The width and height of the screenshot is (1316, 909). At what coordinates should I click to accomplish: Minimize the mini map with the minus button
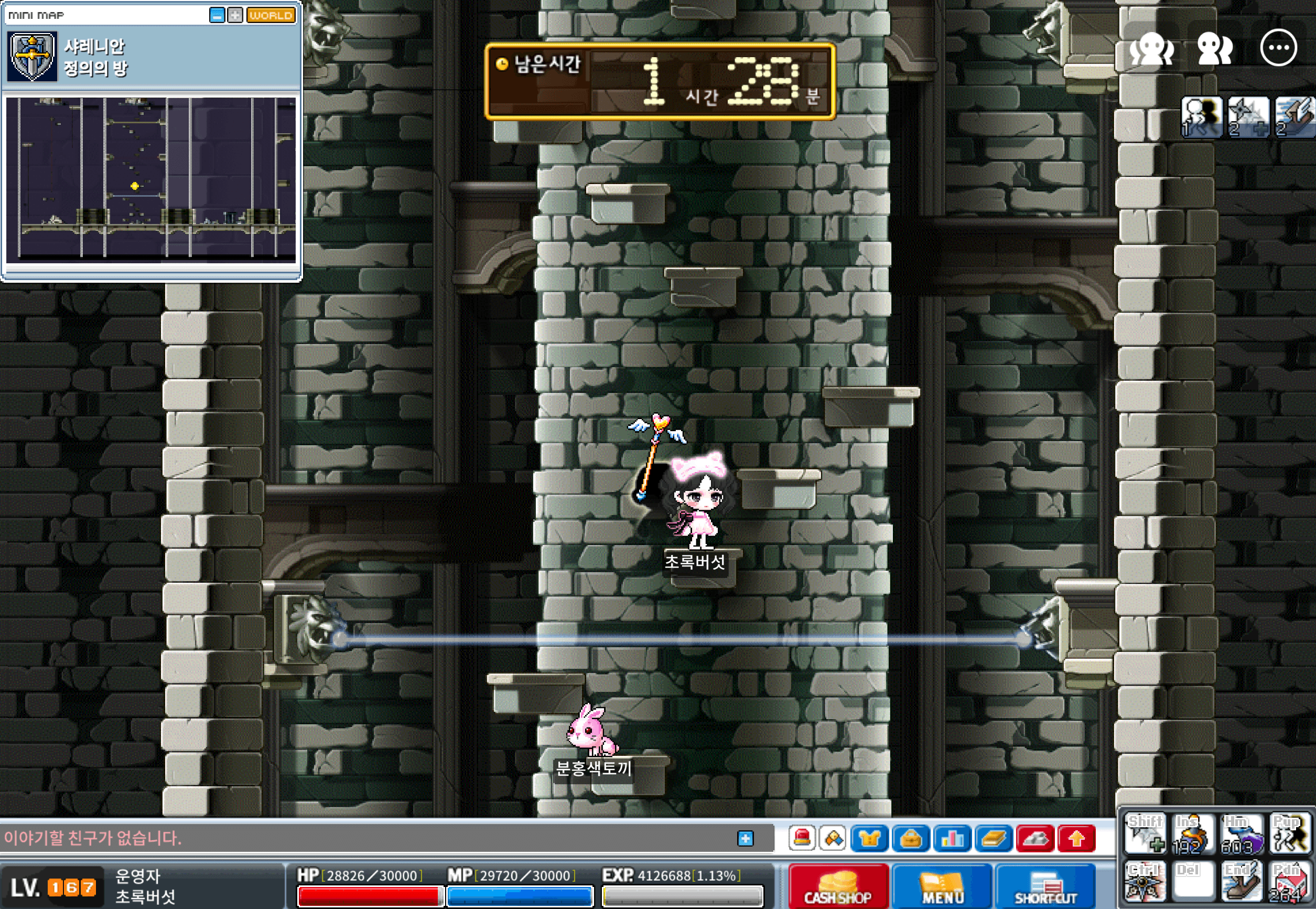tap(217, 15)
